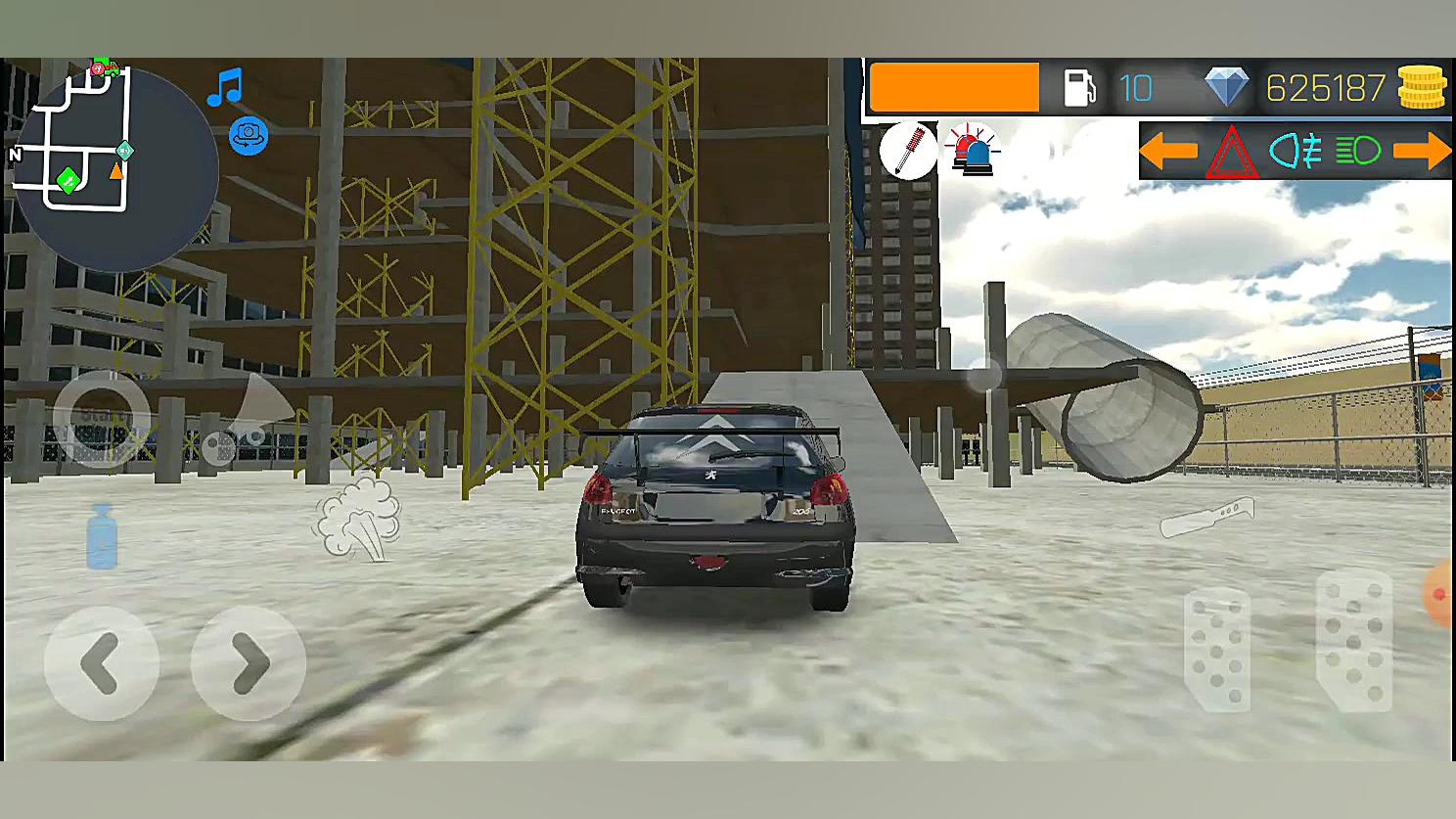Tap the blue diamond gem icon
Viewport: 1456px width, 819px height.
click(1226, 87)
